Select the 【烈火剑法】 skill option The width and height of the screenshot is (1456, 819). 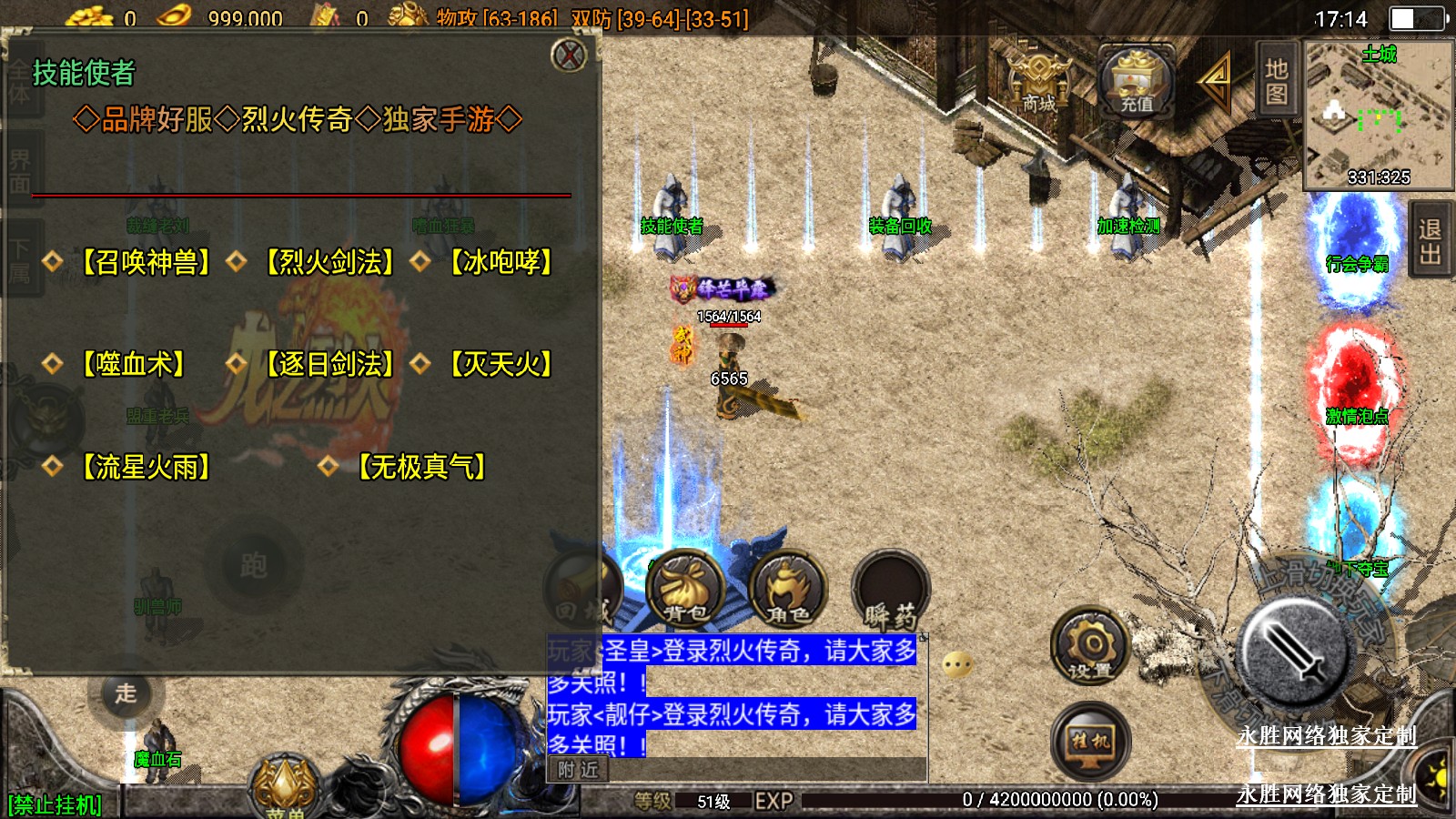point(329,262)
